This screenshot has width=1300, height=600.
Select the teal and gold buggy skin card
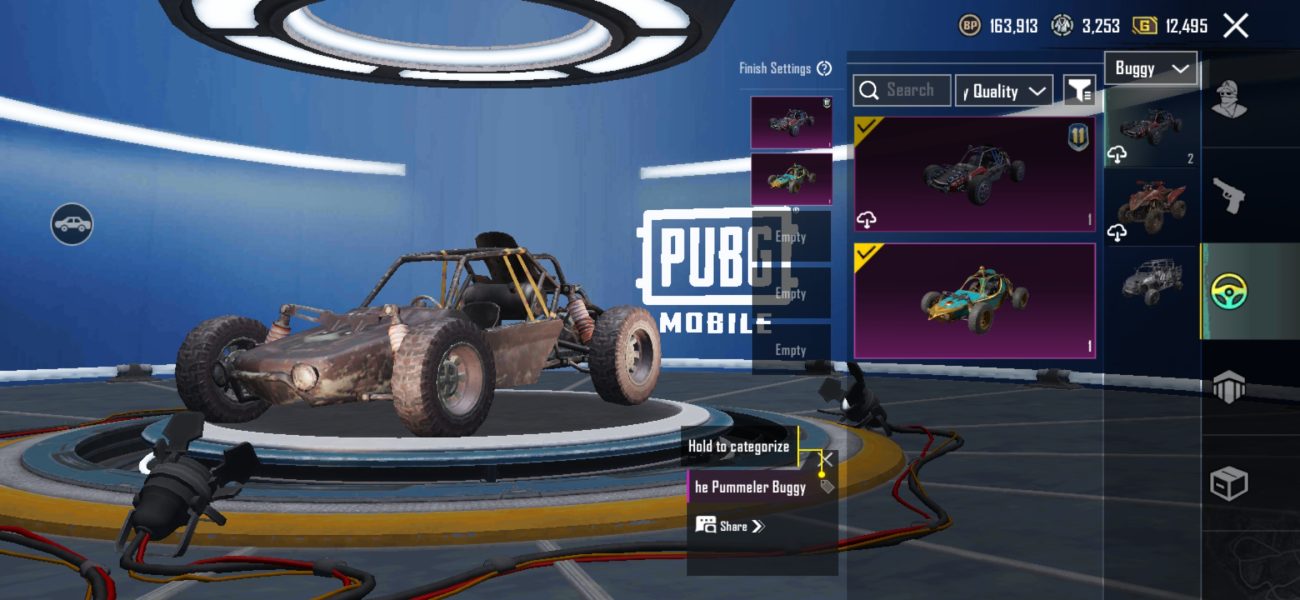click(974, 300)
